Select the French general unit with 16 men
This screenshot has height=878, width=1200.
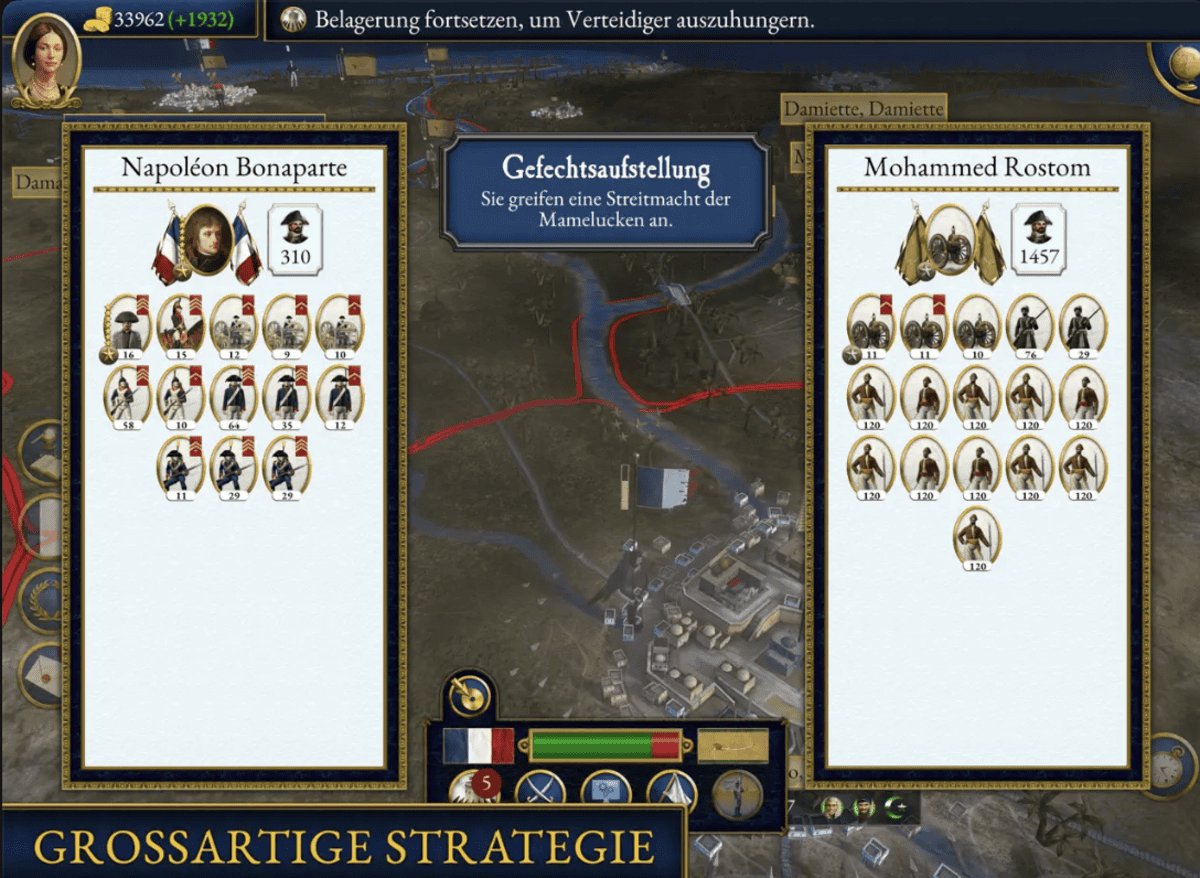coord(128,324)
